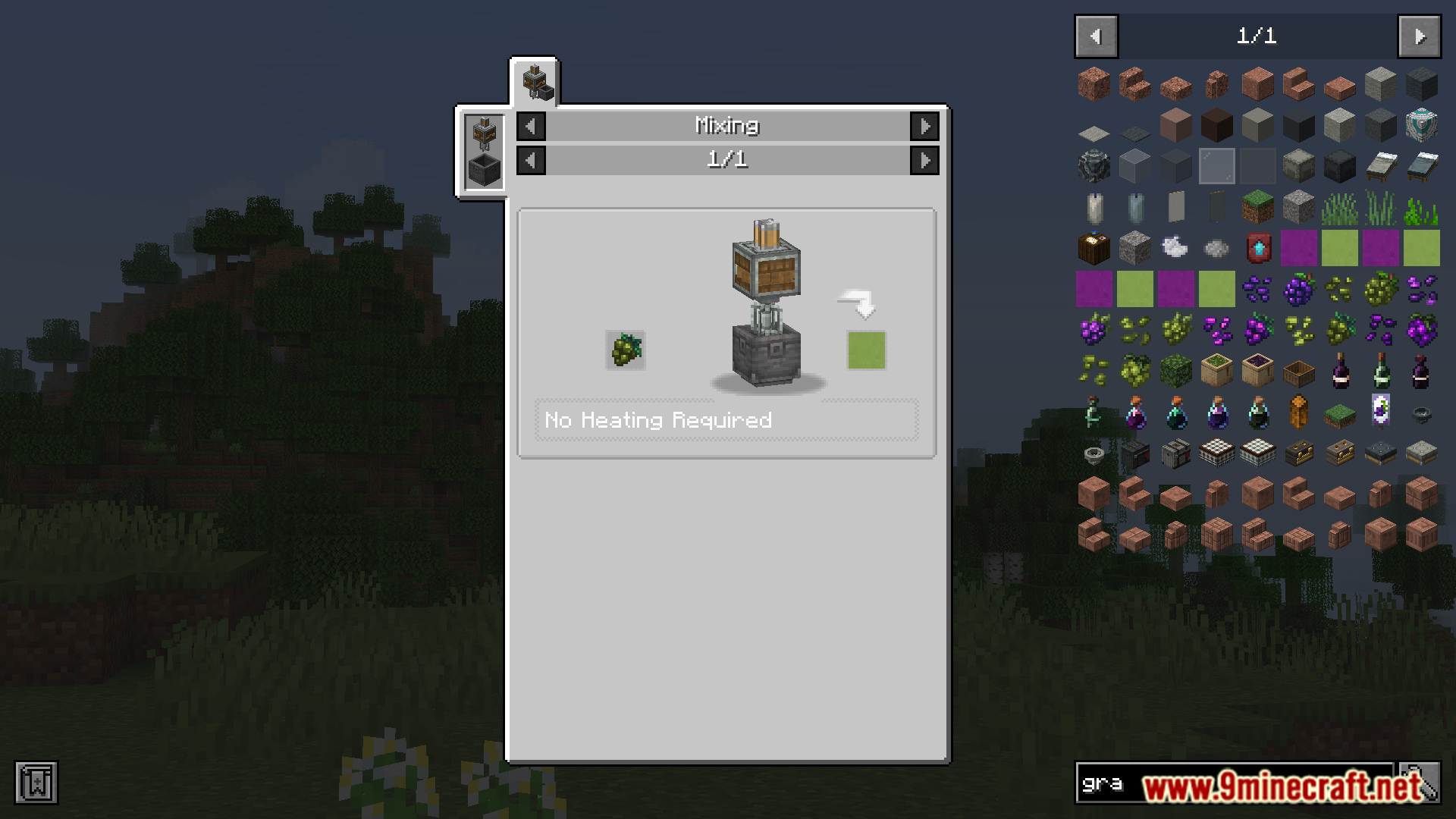Select the red card with blue arrow
This screenshot has height=819, width=1456.
[1258, 248]
